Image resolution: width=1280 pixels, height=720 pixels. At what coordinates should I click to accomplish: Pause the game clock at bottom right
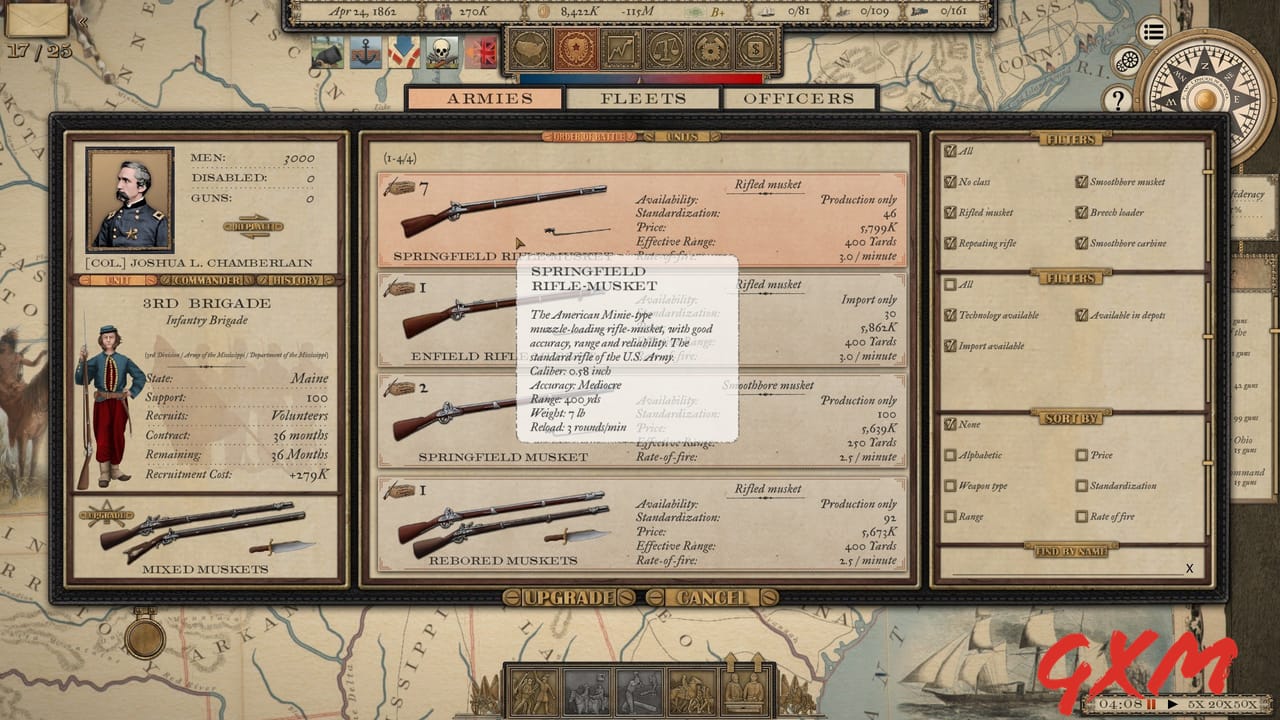(x=1151, y=703)
